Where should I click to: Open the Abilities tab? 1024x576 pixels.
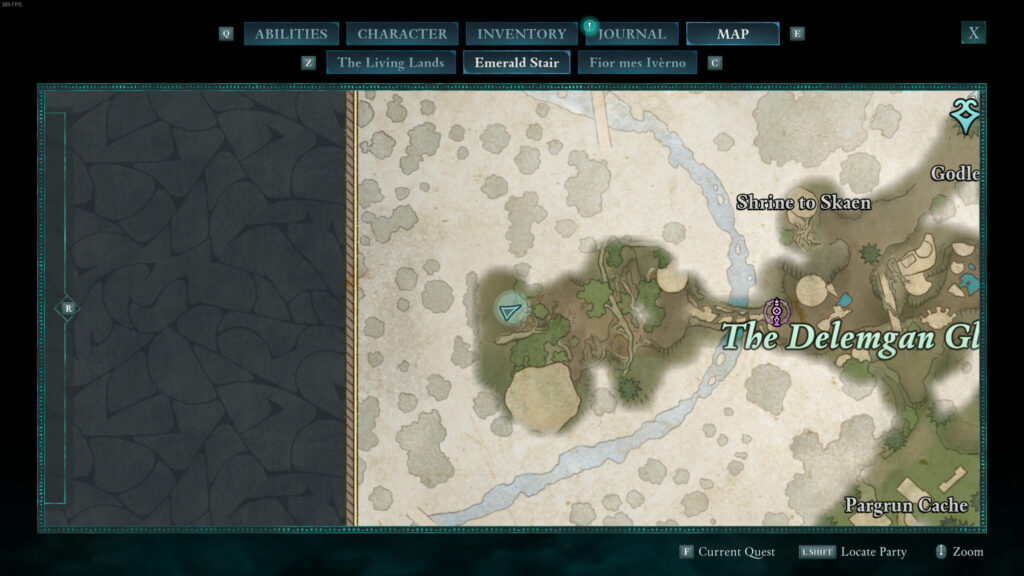coord(290,34)
